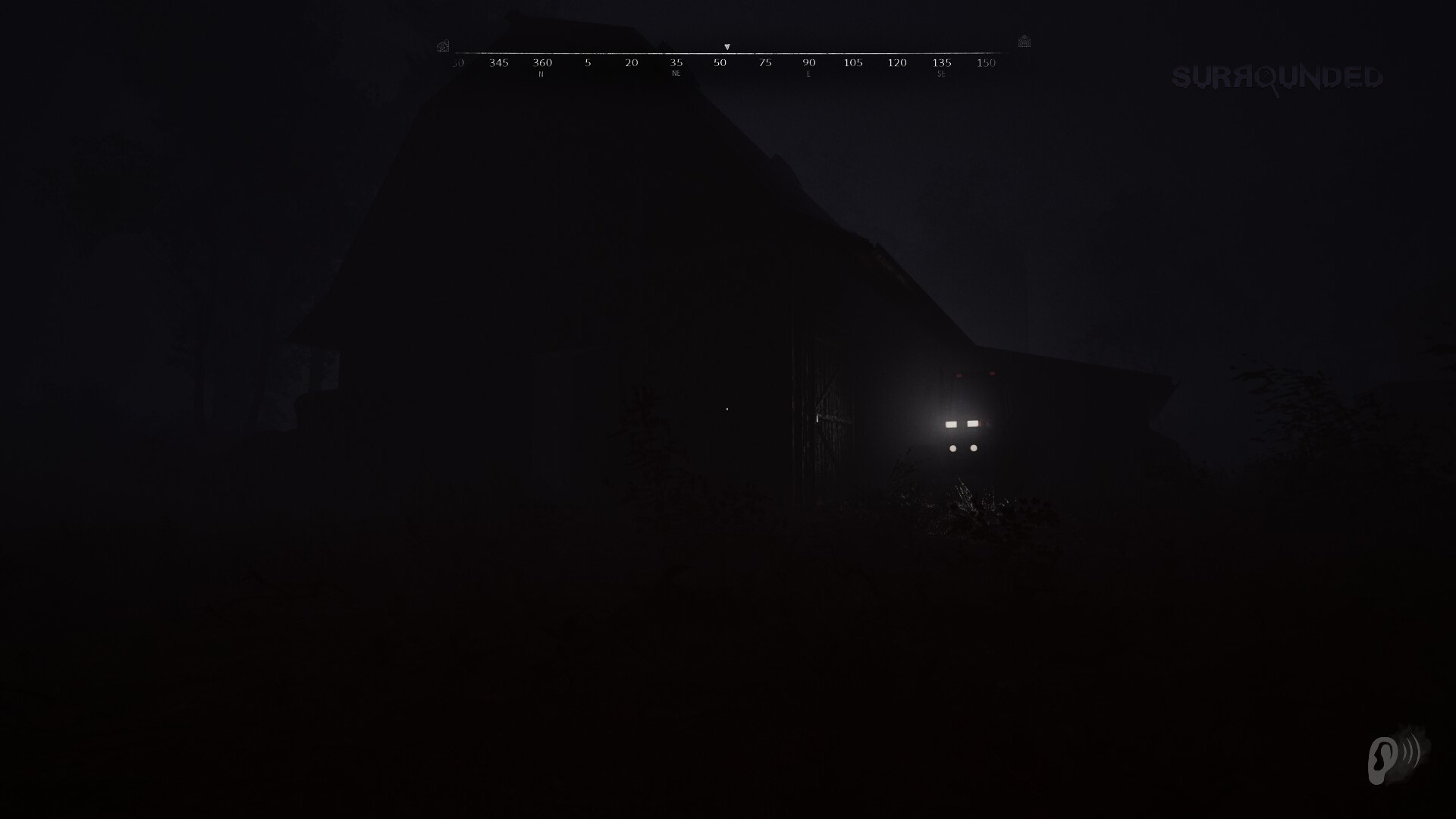
Task: Click the N cardinal marker on the compass
Action: [x=541, y=74]
